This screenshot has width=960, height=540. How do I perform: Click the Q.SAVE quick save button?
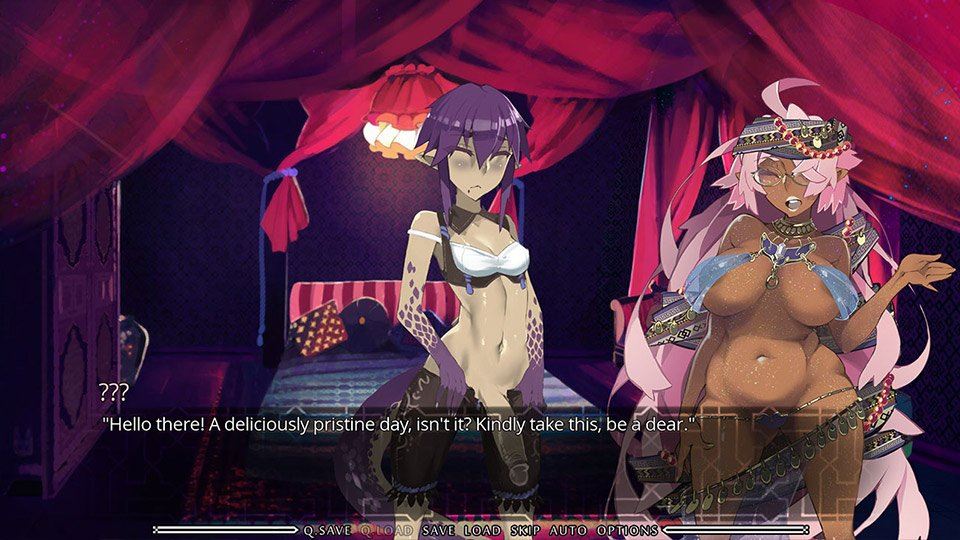click(x=327, y=530)
